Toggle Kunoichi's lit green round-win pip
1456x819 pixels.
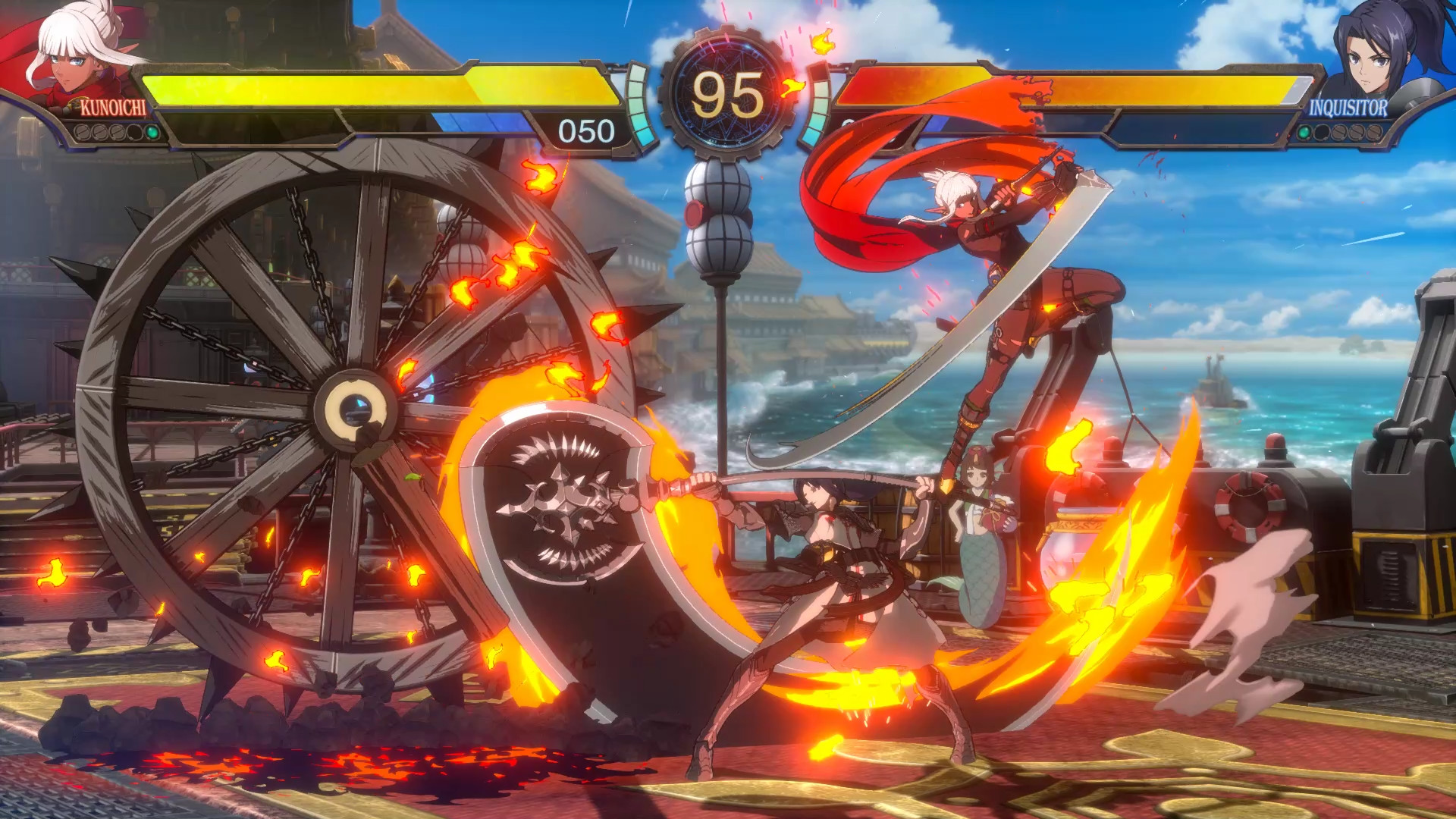click(152, 132)
